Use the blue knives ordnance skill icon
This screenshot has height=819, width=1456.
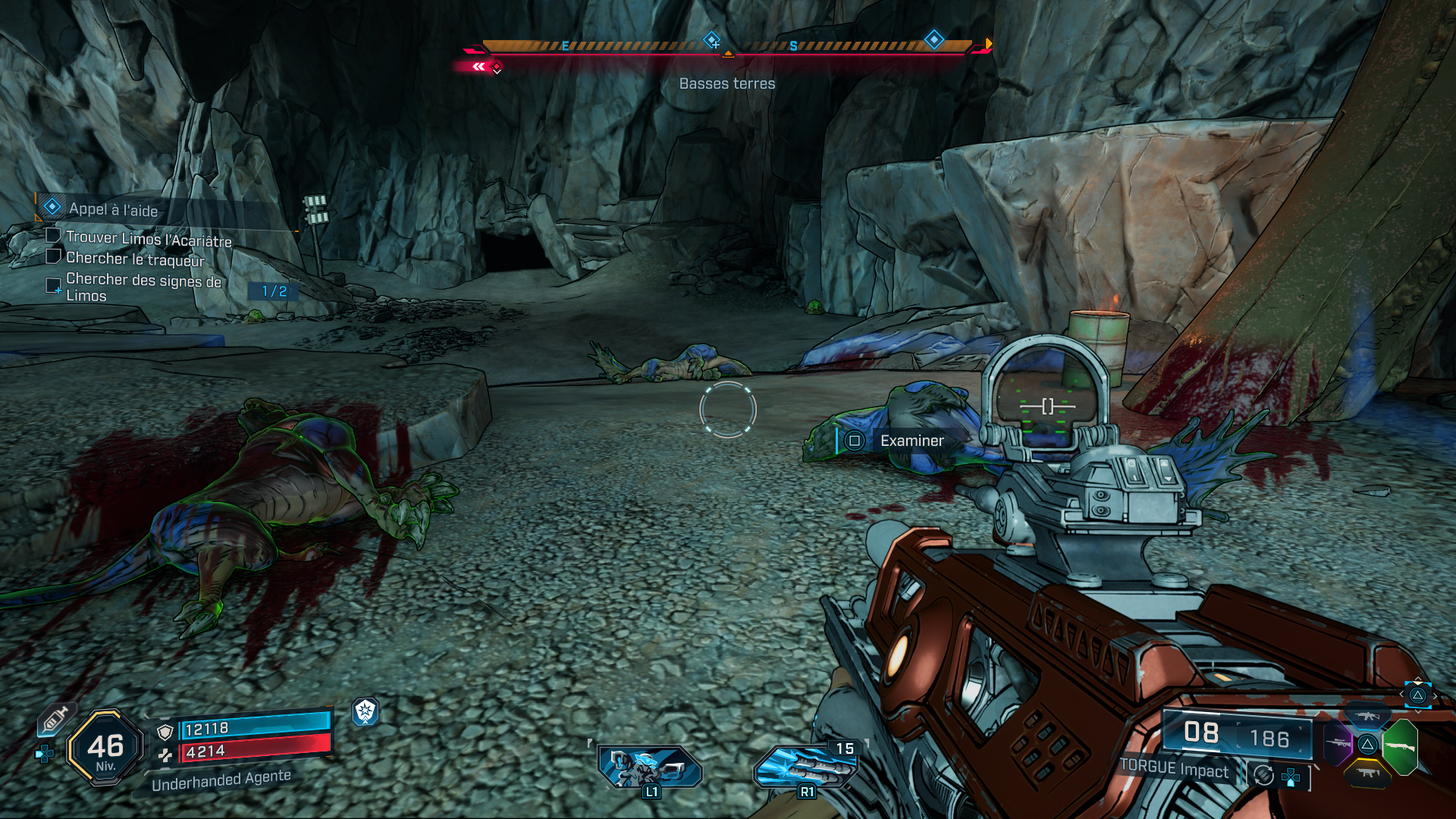pos(805,767)
